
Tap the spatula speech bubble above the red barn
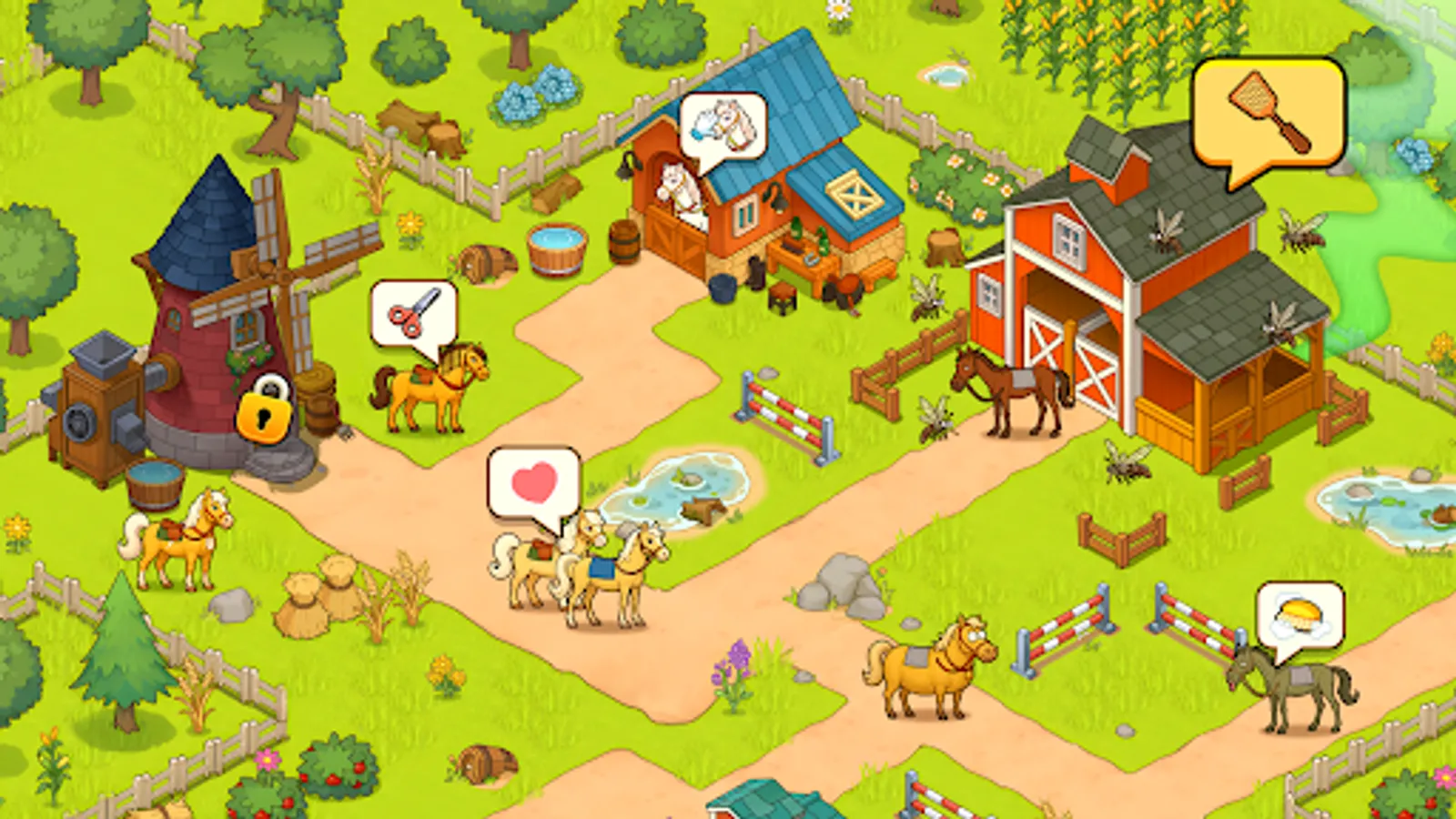(x=1269, y=109)
